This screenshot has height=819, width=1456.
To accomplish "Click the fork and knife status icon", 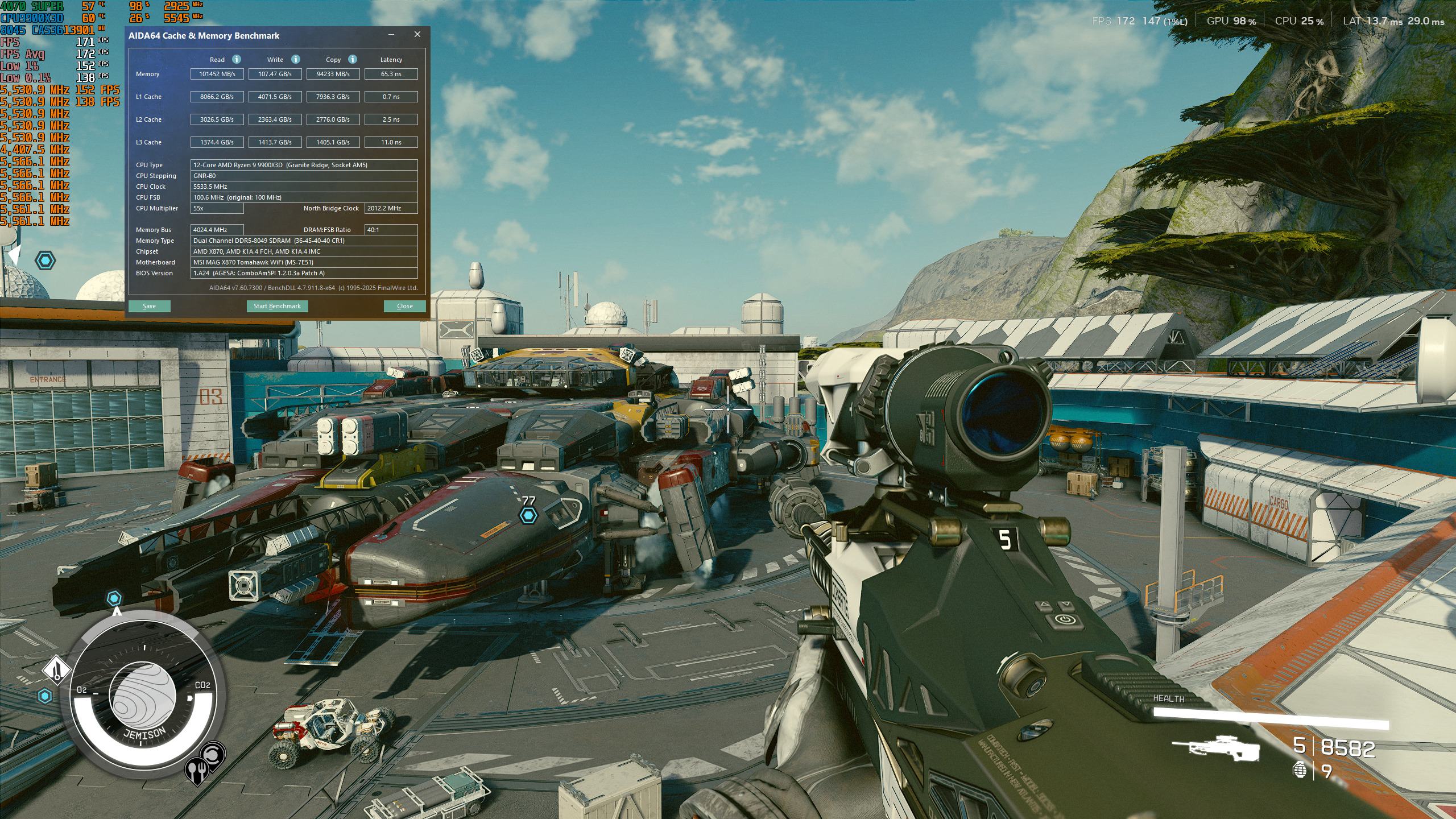I will (196, 771).
